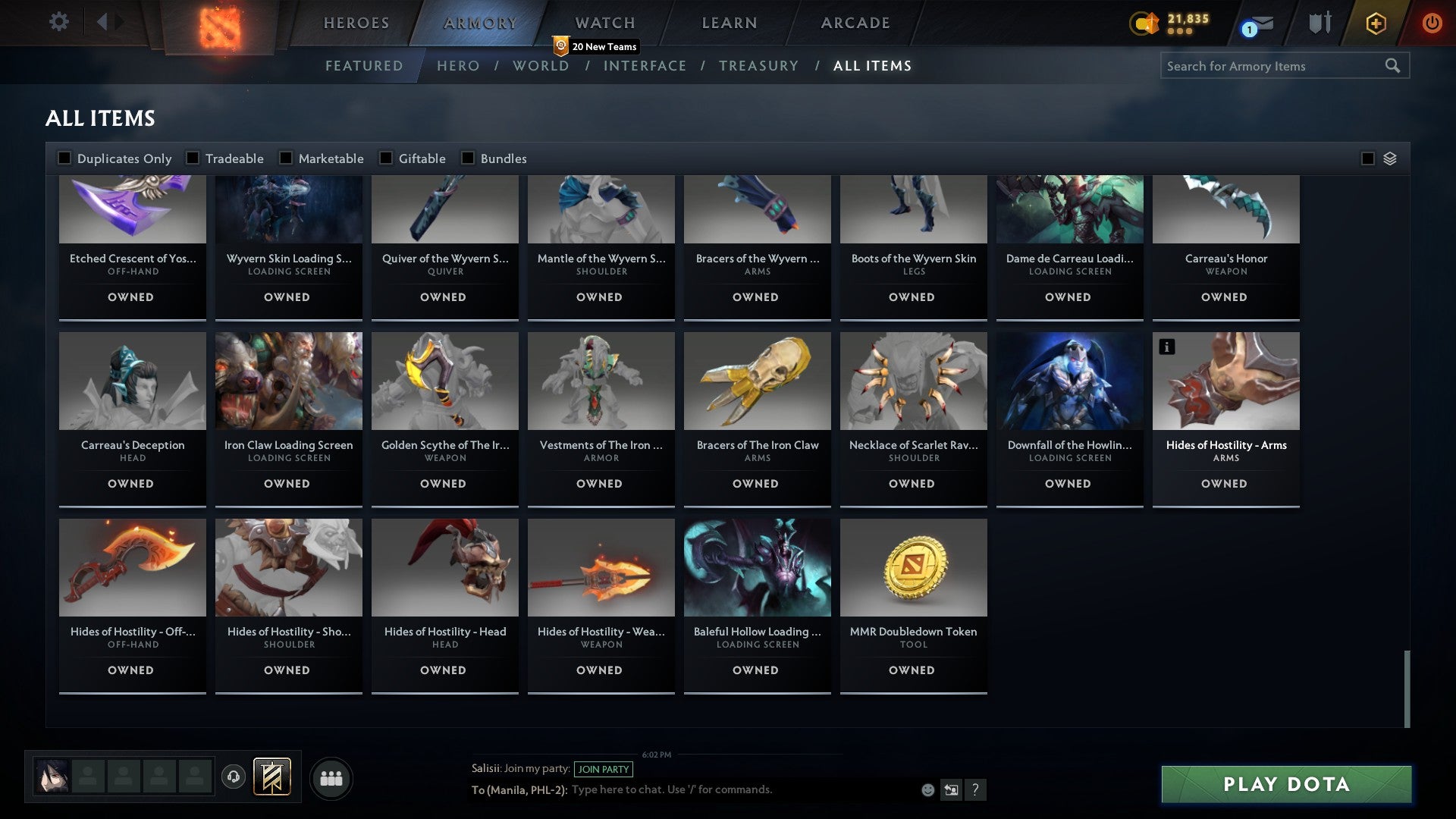Open the friends list people icon
1456x819 pixels.
[331, 778]
